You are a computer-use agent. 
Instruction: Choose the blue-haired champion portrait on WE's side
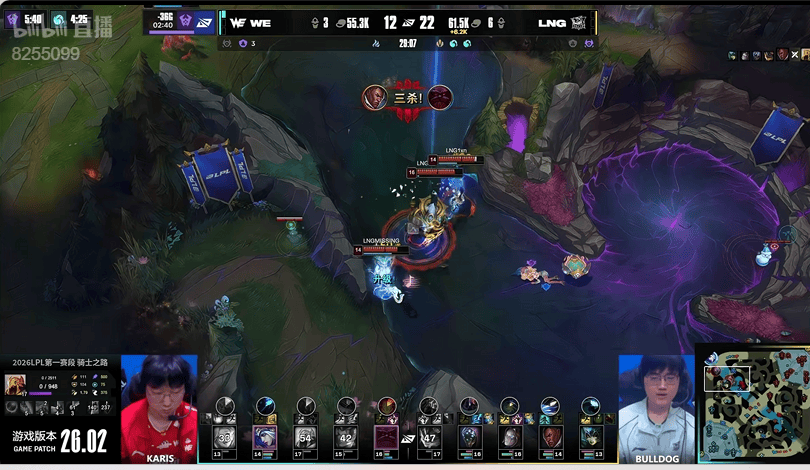tap(265, 437)
